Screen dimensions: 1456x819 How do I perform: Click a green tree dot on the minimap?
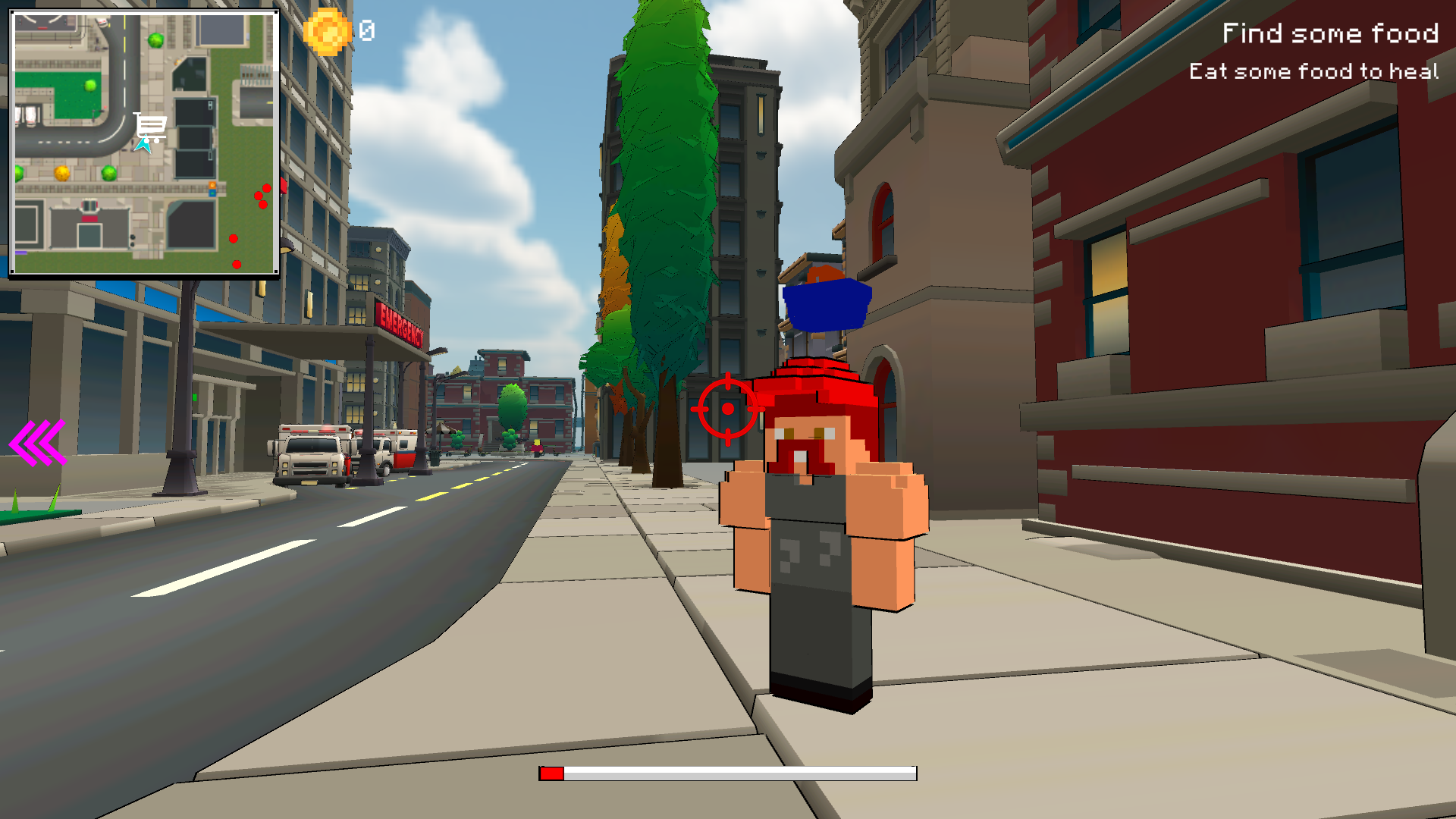click(108, 173)
